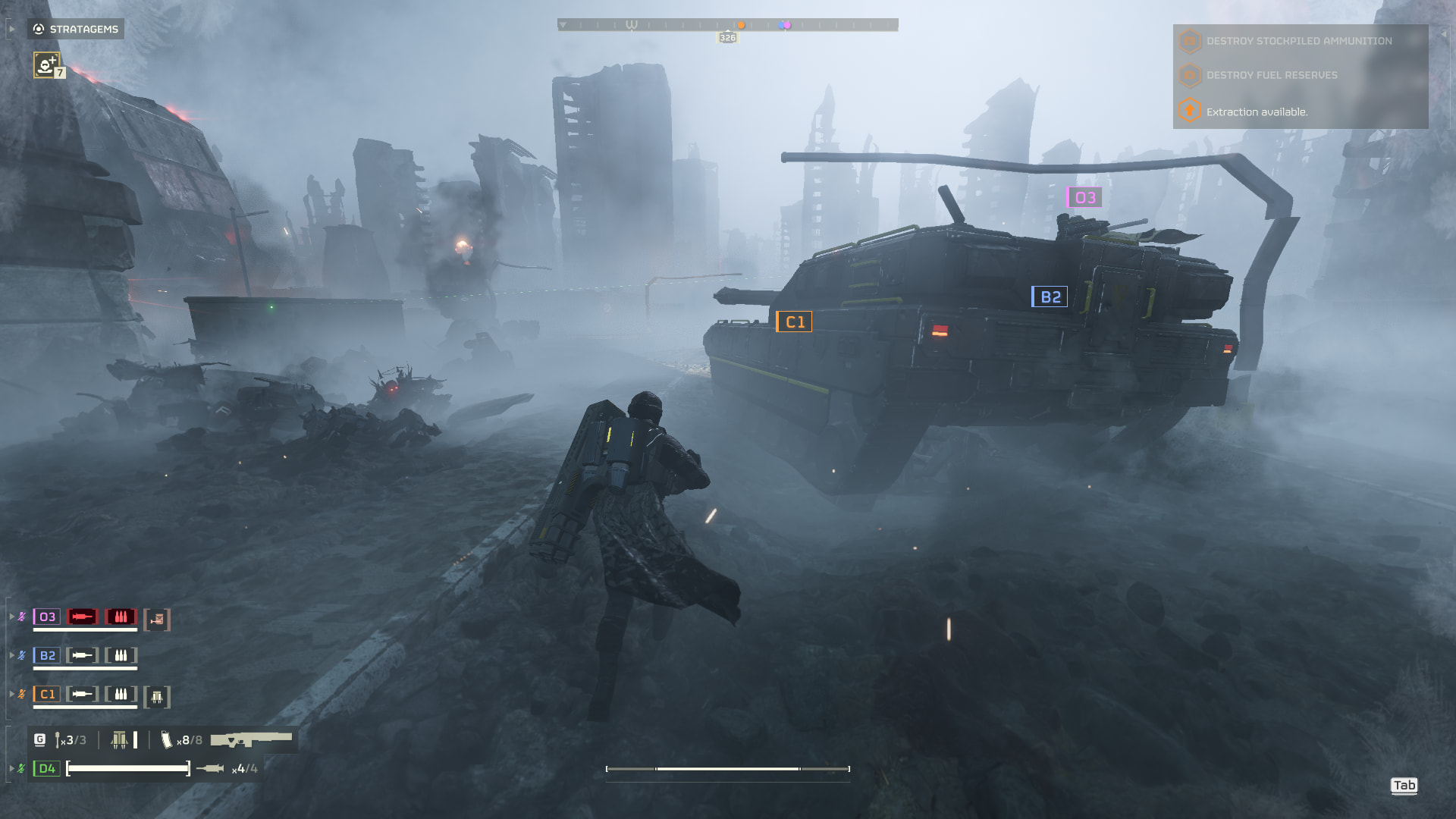Click O3's red primary weapon icon
The image size is (1456, 819).
click(82, 617)
